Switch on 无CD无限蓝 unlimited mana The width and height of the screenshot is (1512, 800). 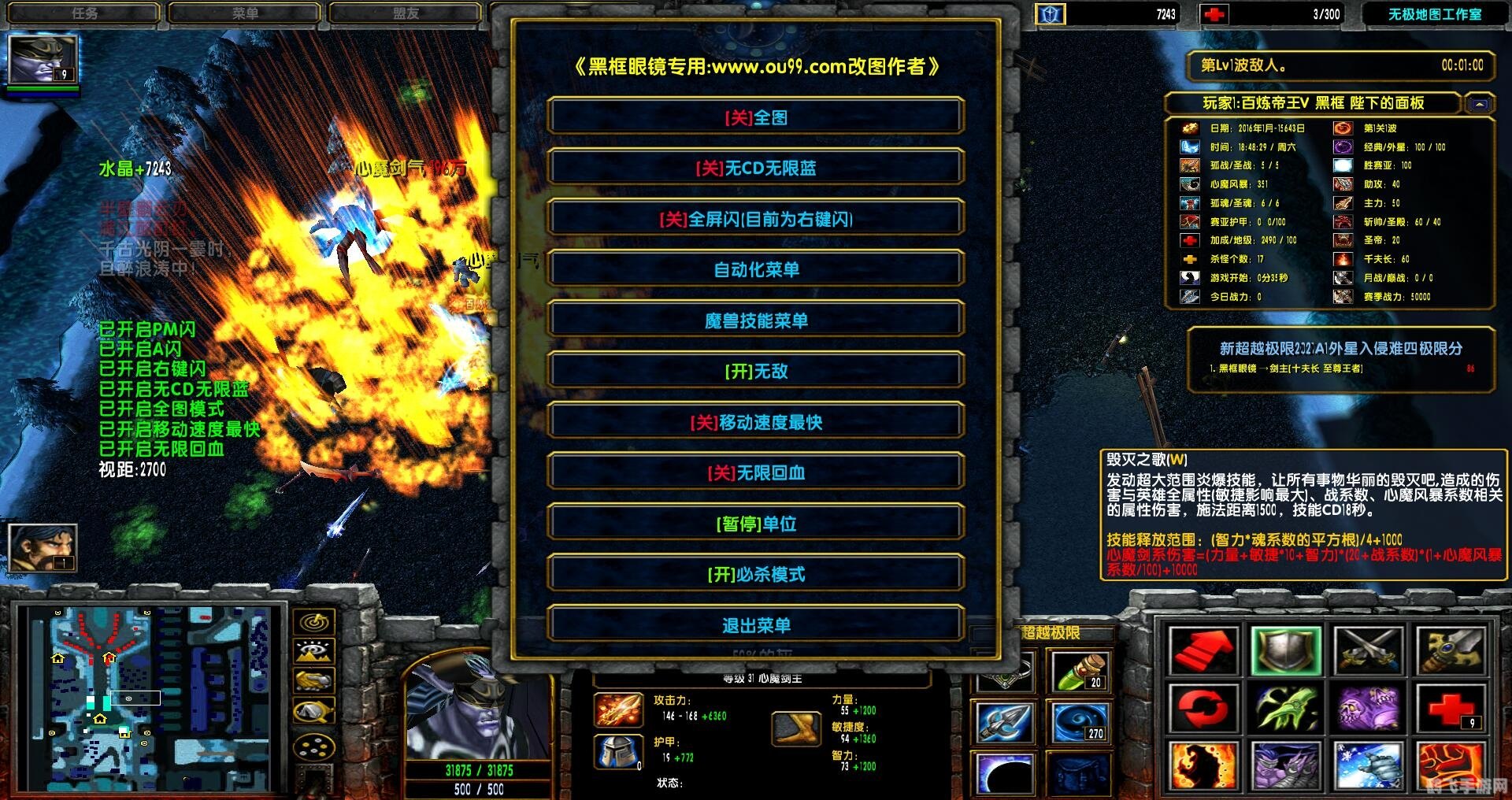(x=756, y=167)
